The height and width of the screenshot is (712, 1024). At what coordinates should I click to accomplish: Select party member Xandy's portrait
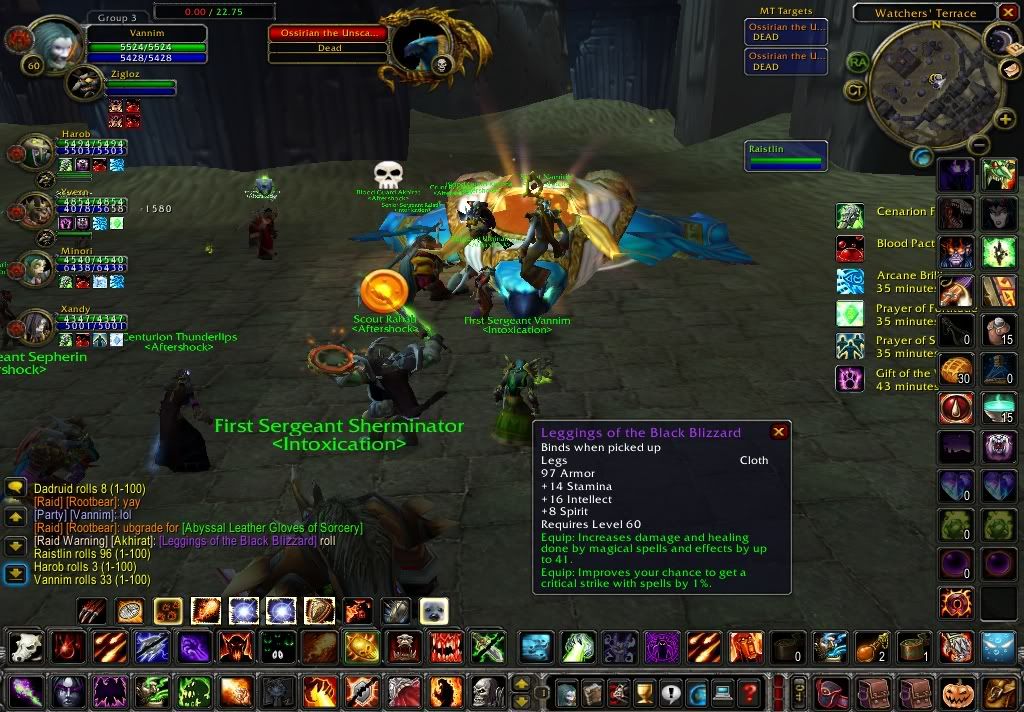click(38, 328)
